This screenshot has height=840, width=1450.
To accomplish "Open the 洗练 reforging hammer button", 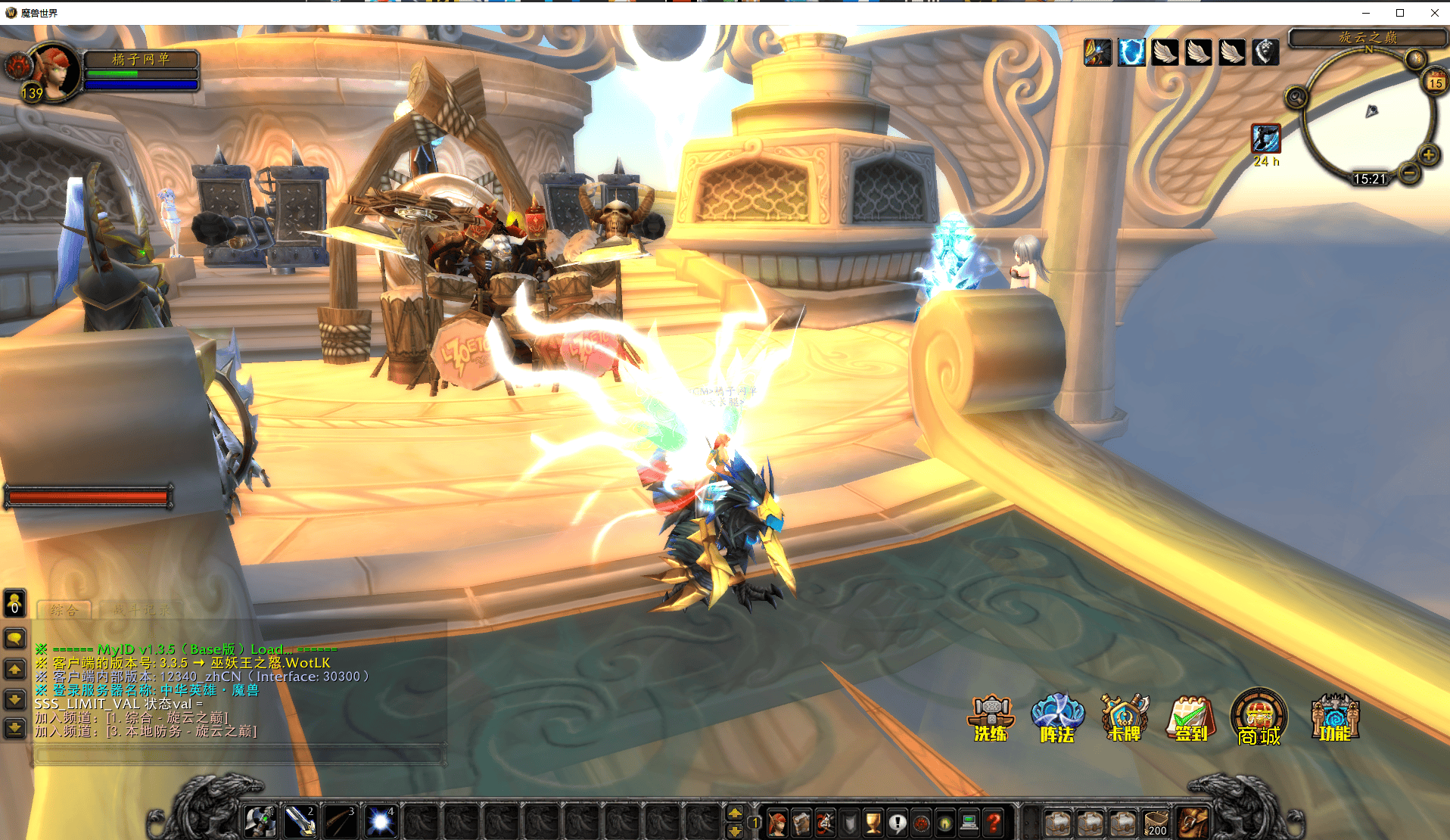I will [991, 717].
